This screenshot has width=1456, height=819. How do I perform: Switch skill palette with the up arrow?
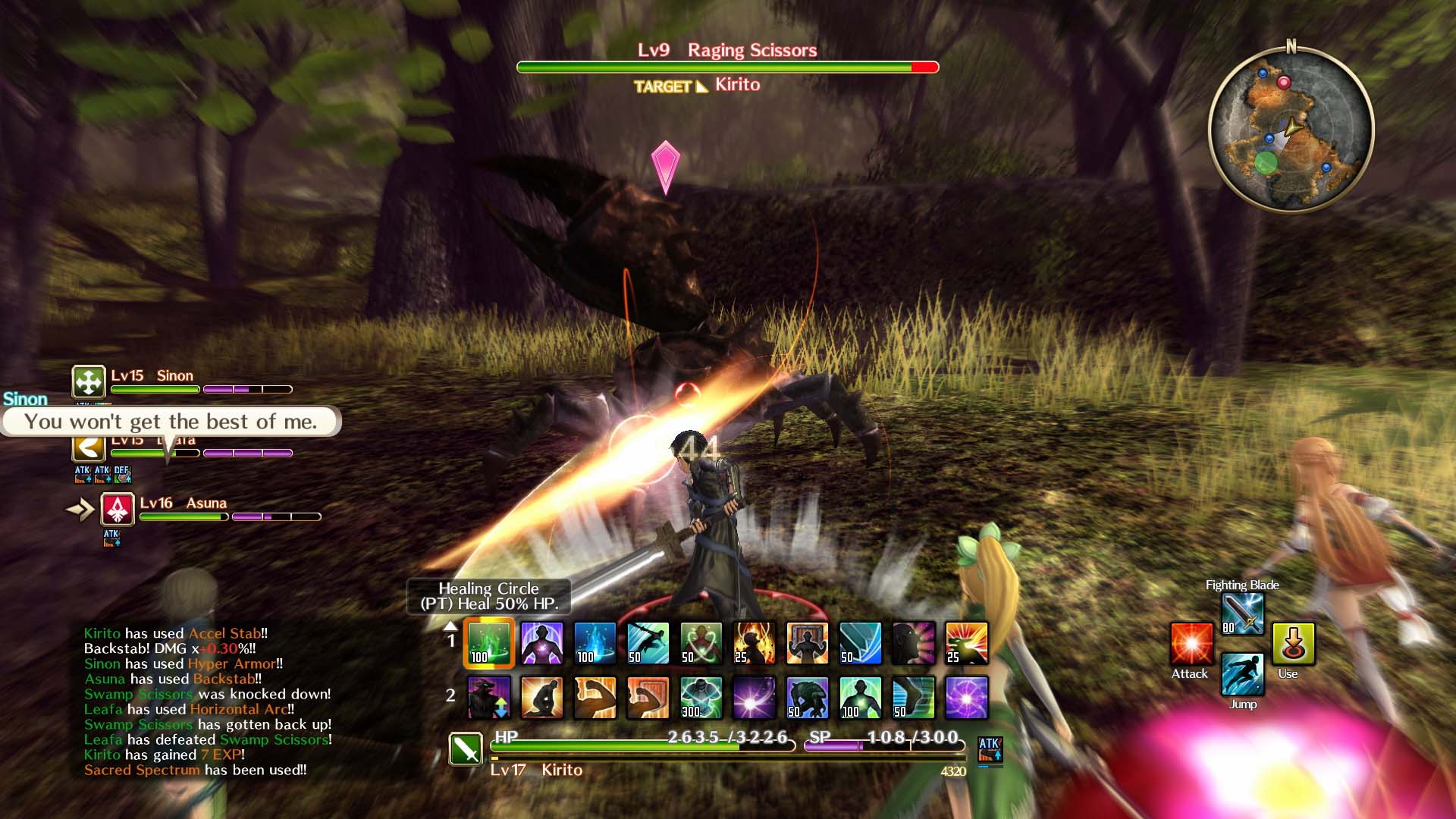450,626
